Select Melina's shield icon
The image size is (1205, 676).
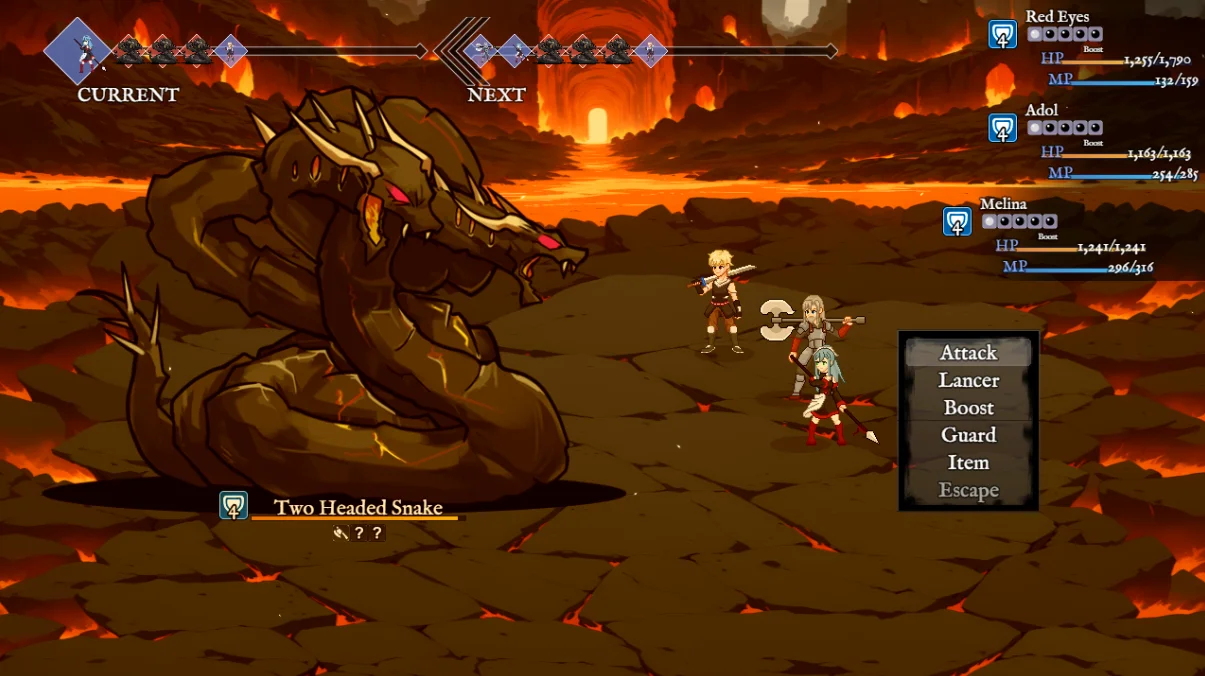point(957,222)
